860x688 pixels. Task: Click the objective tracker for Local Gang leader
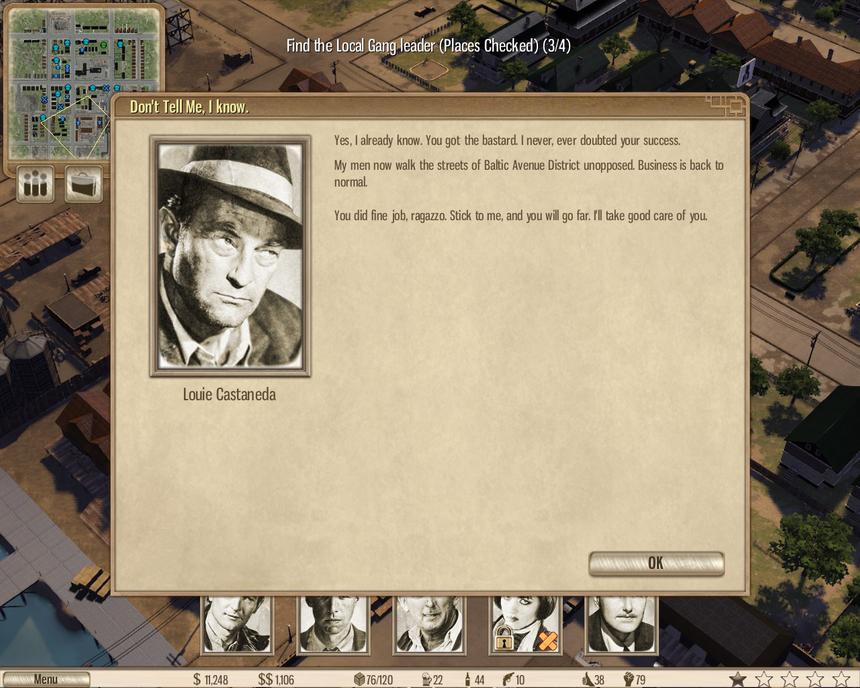tap(428, 46)
